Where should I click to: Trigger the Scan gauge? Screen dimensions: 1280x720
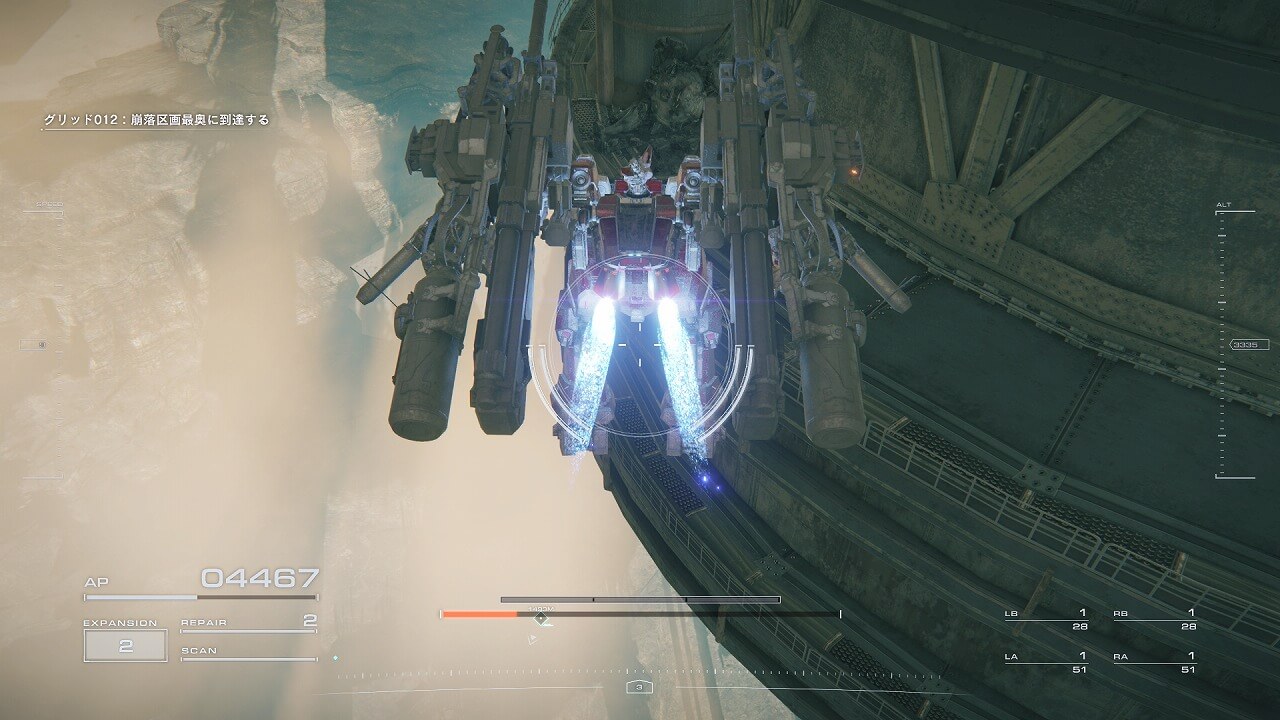pos(248,653)
